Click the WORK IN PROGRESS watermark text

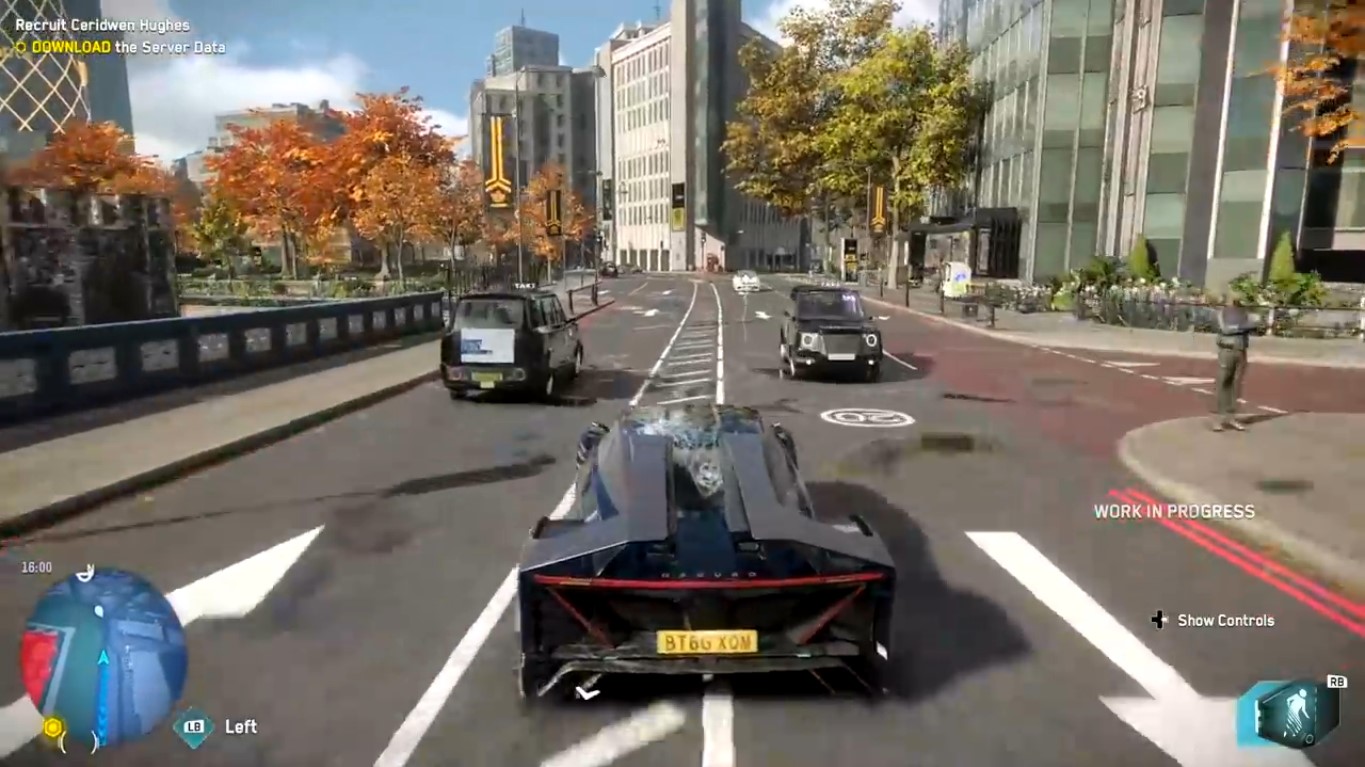[x=1173, y=510]
